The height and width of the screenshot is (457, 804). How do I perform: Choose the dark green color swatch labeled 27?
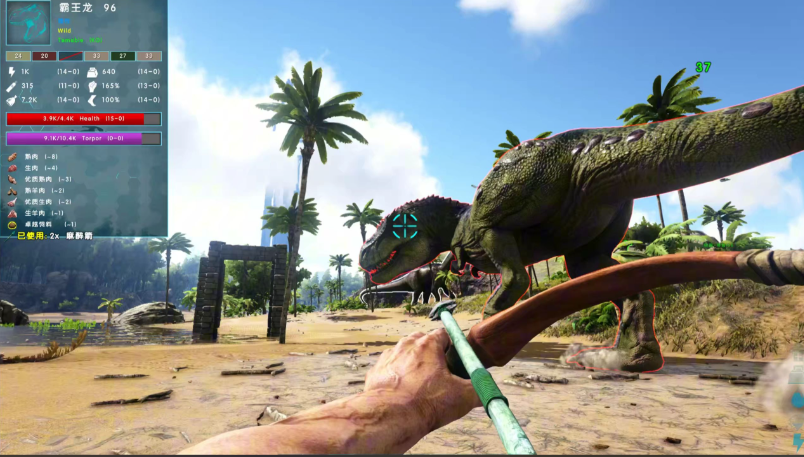point(122,56)
